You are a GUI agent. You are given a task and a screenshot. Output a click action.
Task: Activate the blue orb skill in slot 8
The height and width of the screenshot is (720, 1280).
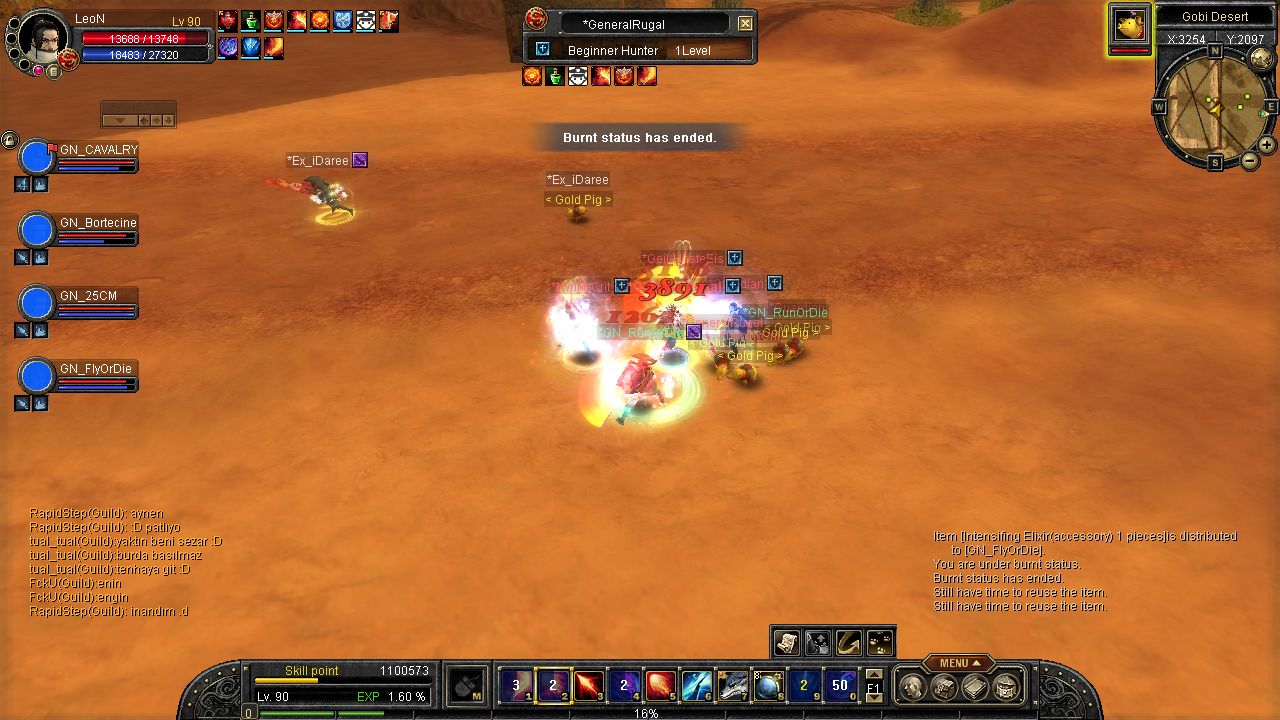point(768,686)
